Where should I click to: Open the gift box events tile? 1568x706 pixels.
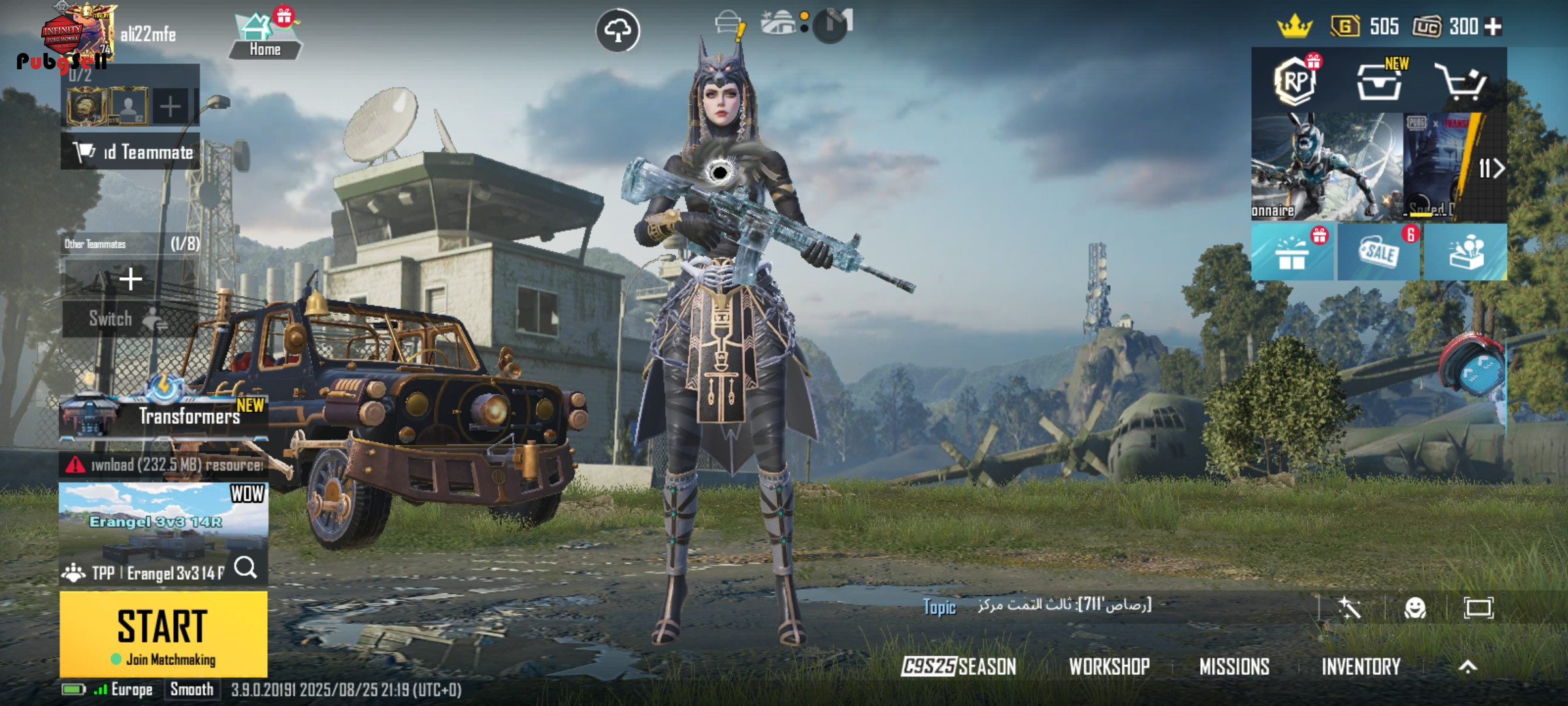1292,252
